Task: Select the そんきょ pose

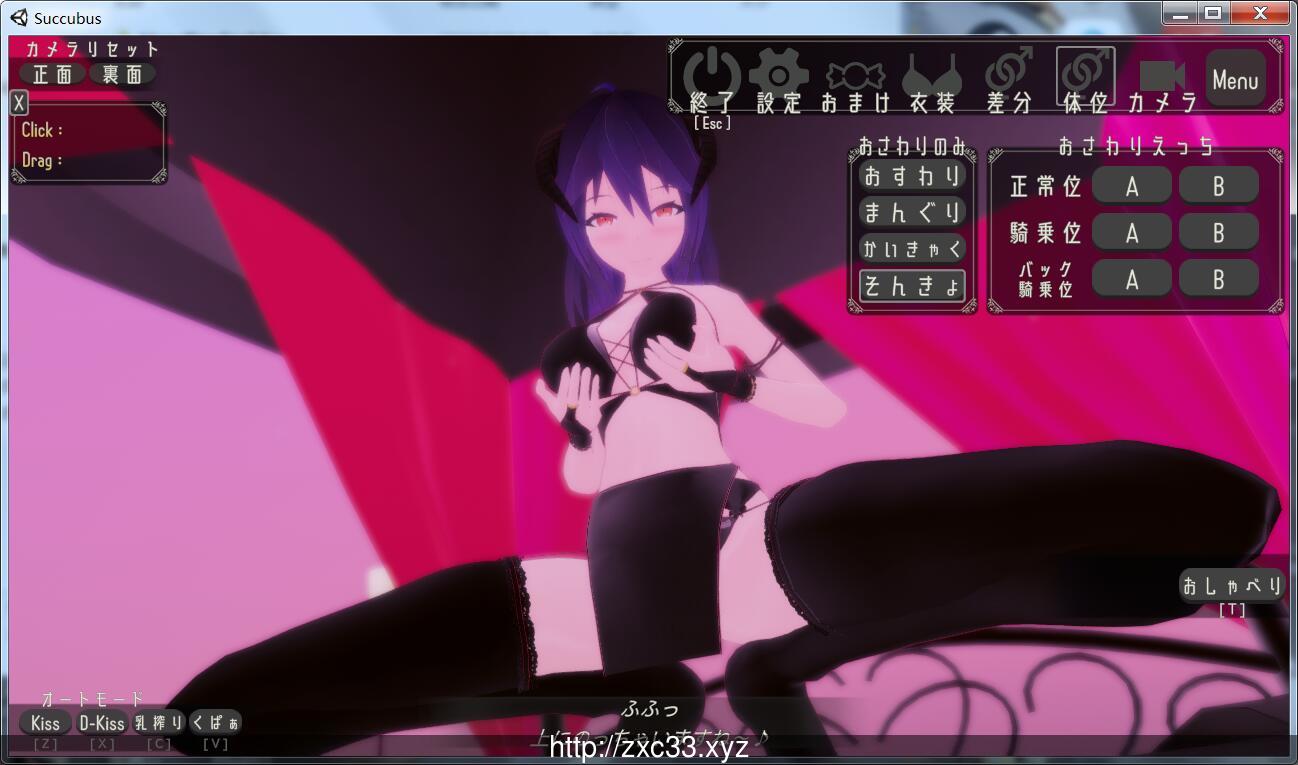Action: 911,285
